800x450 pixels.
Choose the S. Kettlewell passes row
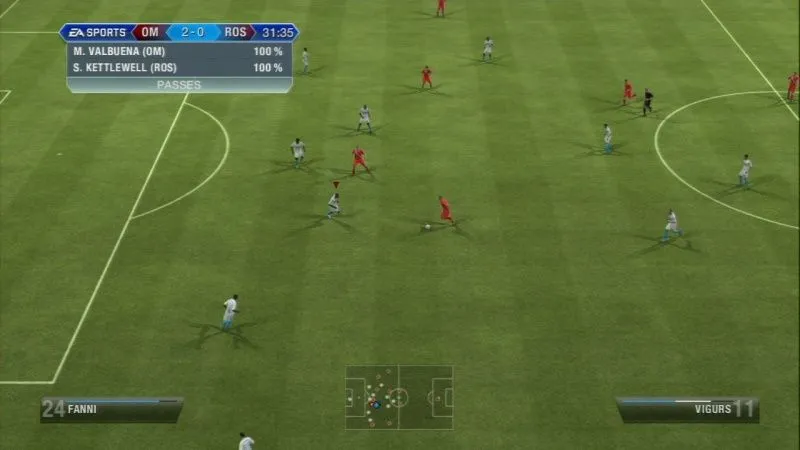tap(179, 68)
